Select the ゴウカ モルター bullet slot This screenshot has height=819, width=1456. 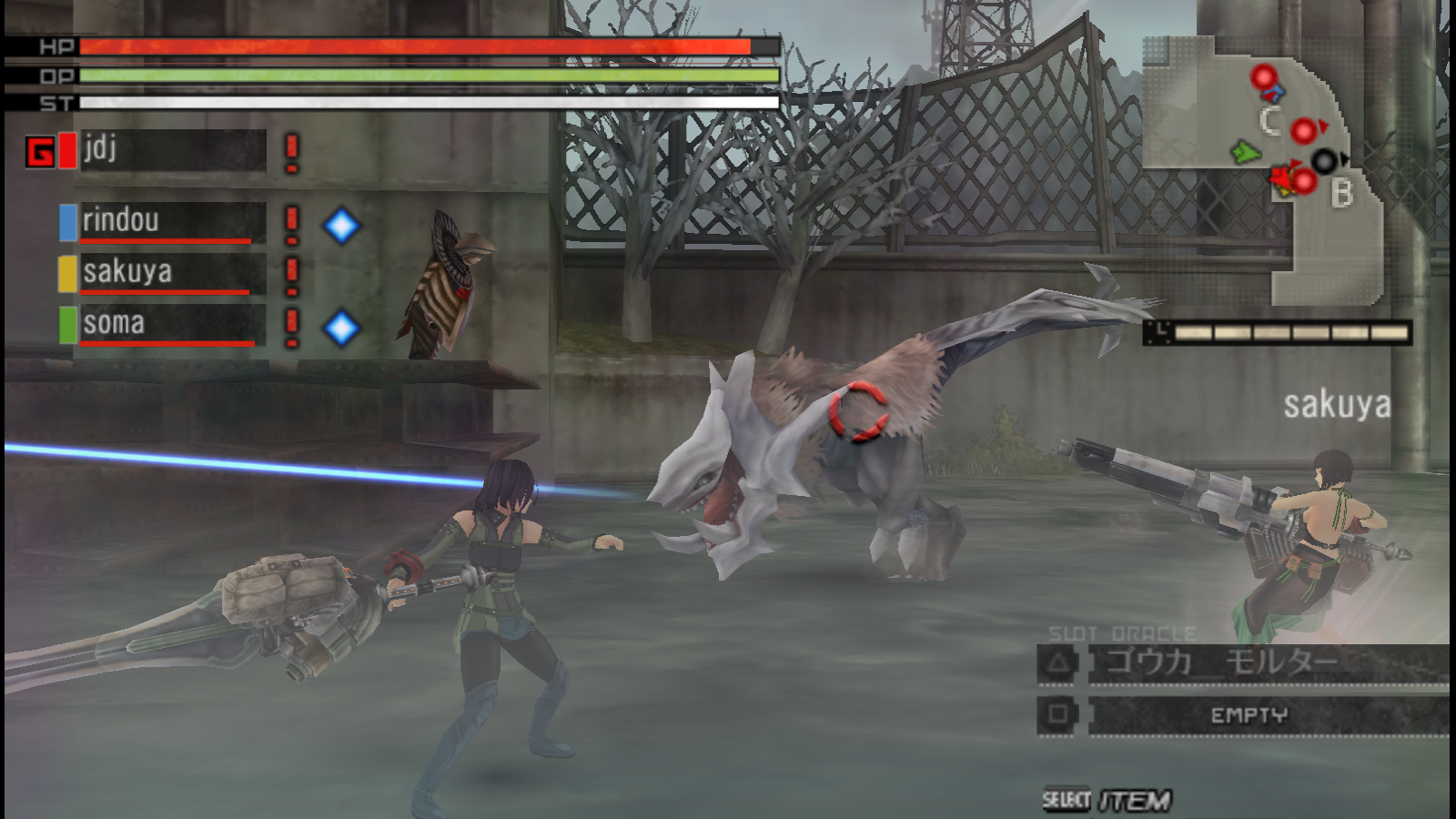(x=1265, y=662)
